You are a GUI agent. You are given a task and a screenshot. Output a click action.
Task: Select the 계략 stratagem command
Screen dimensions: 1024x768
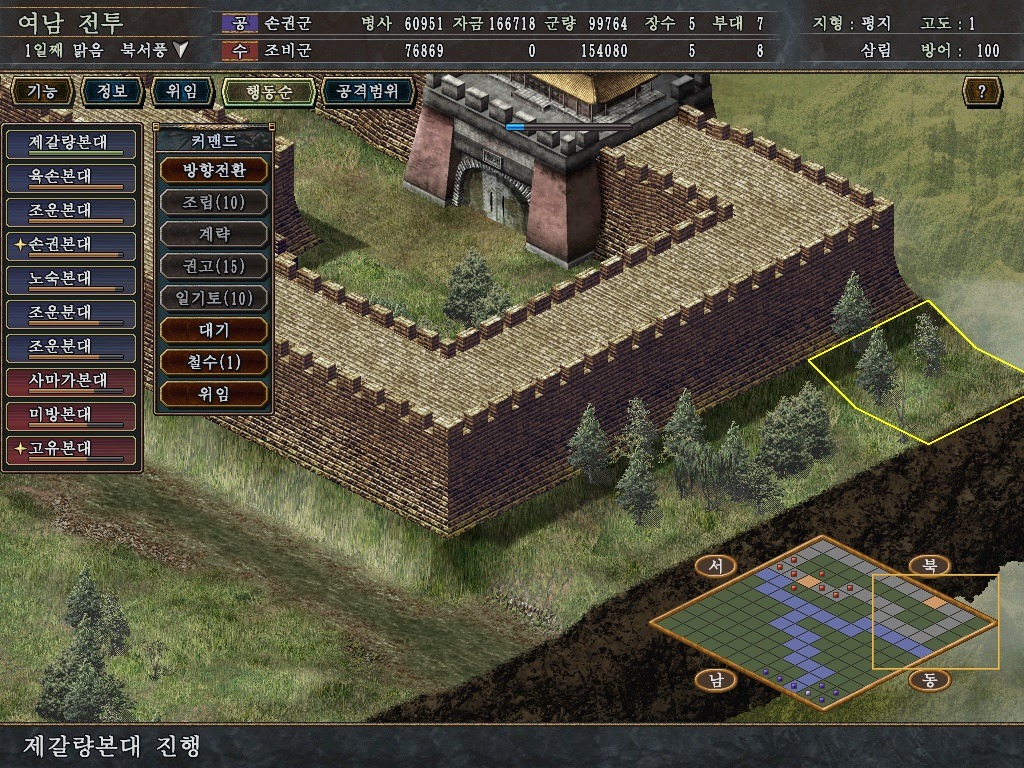(213, 234)
